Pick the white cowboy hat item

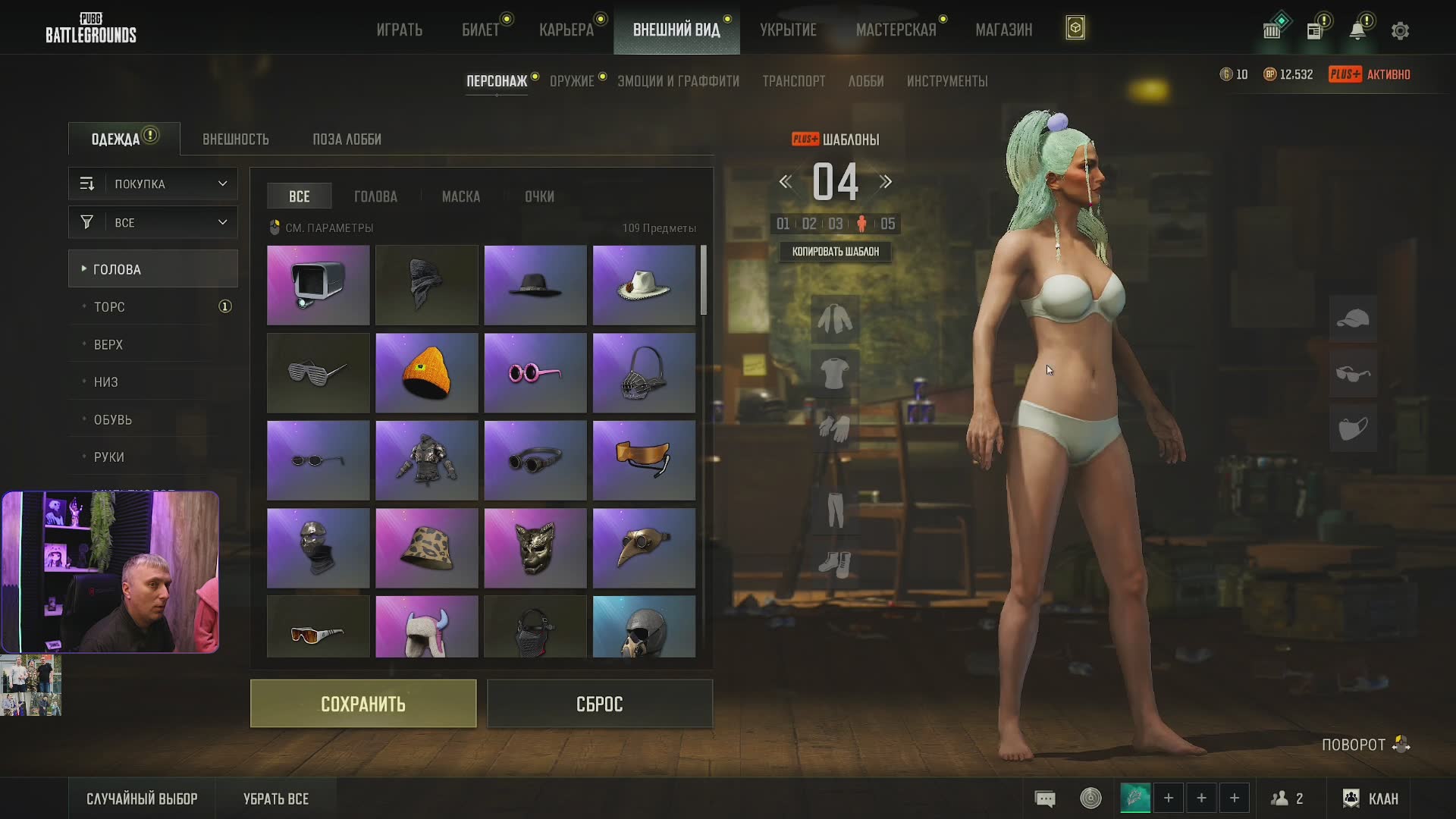click(644, 285)
